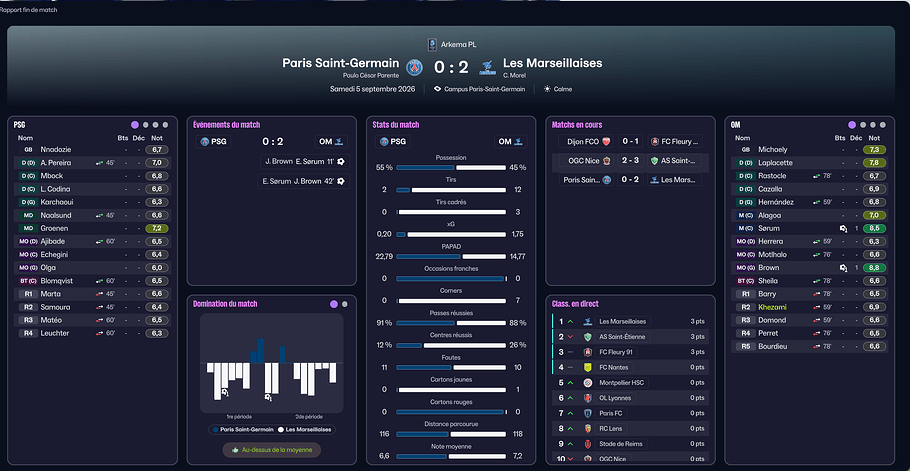Click the purple dot on Domination du match

click(x=333, y=303)
